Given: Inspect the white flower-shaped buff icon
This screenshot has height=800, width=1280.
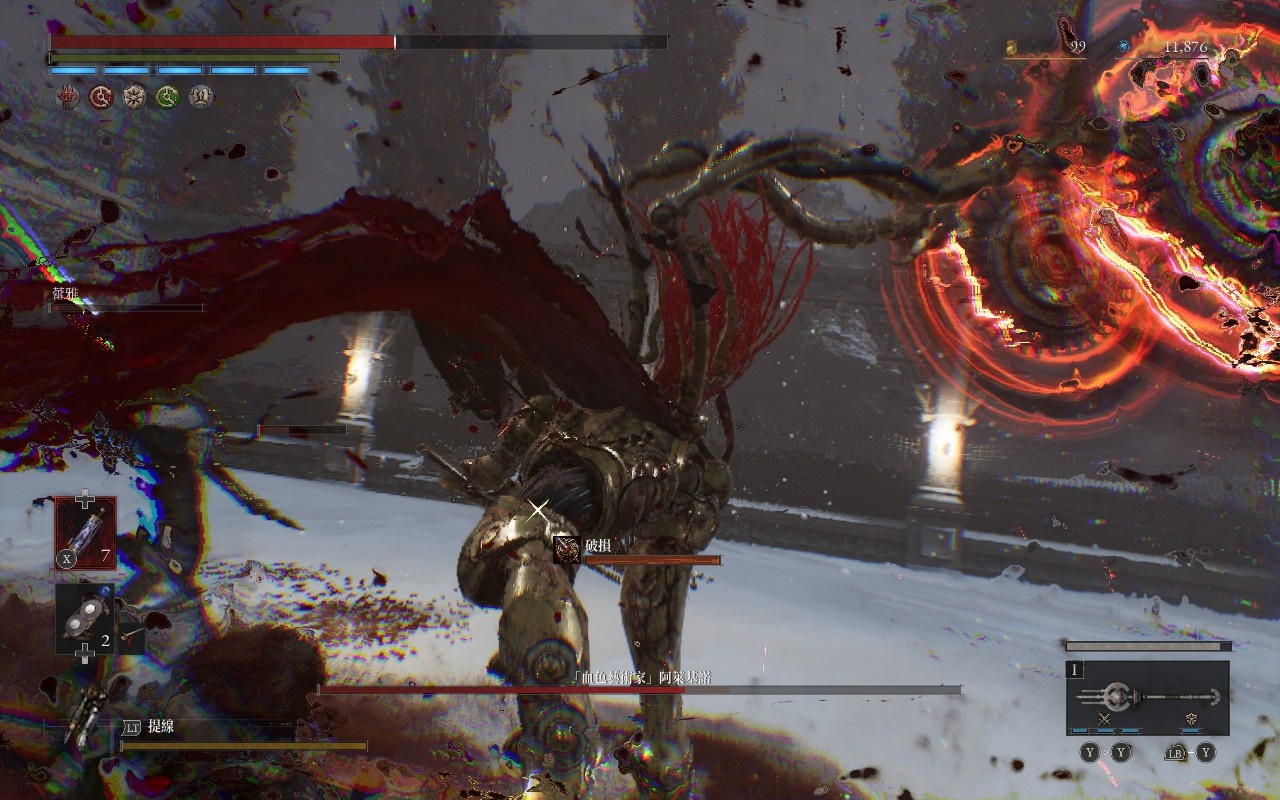Looking at the screenshot, I should point(134,97).
